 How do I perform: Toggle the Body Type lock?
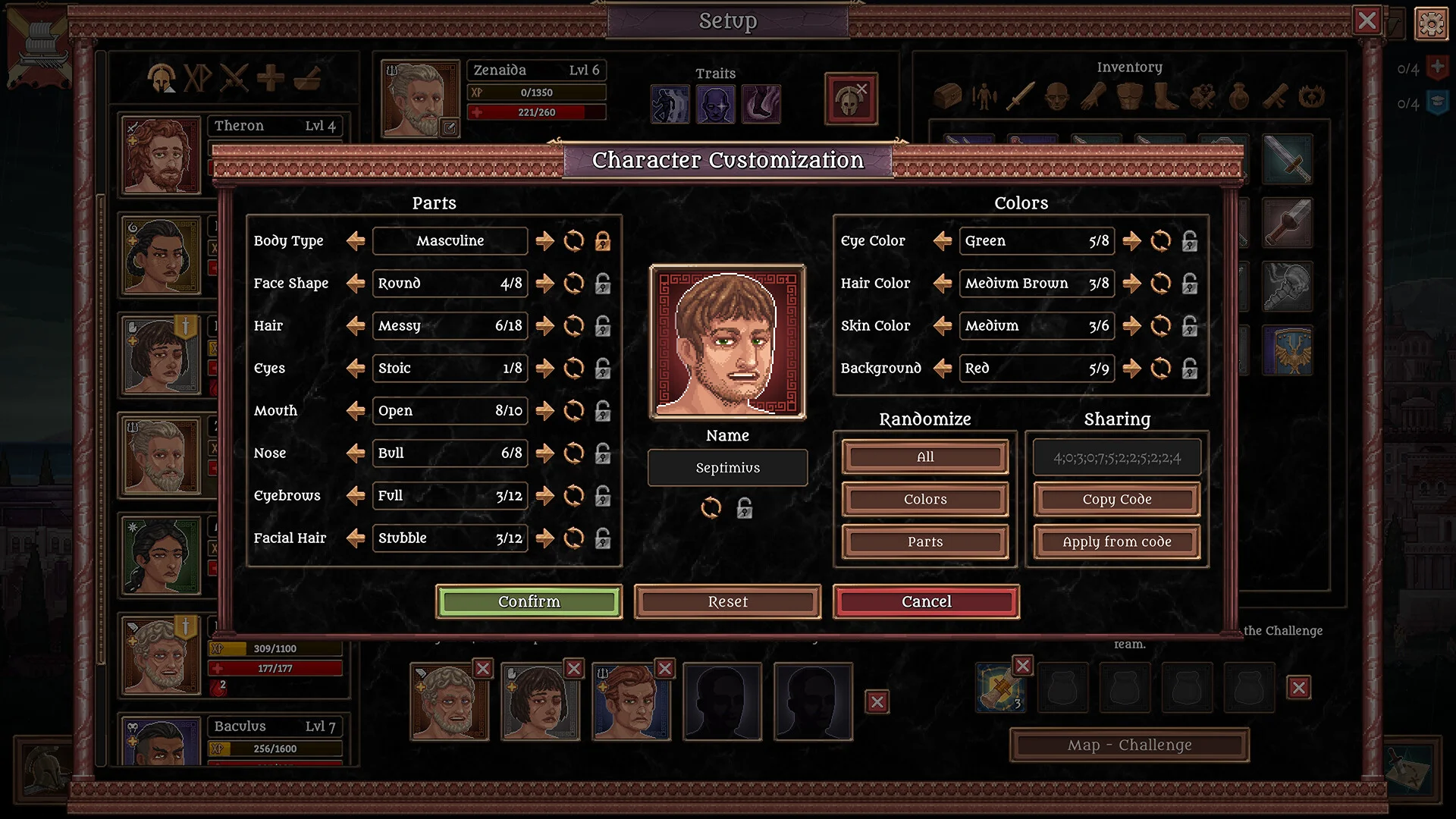click(x=603, y=241)
